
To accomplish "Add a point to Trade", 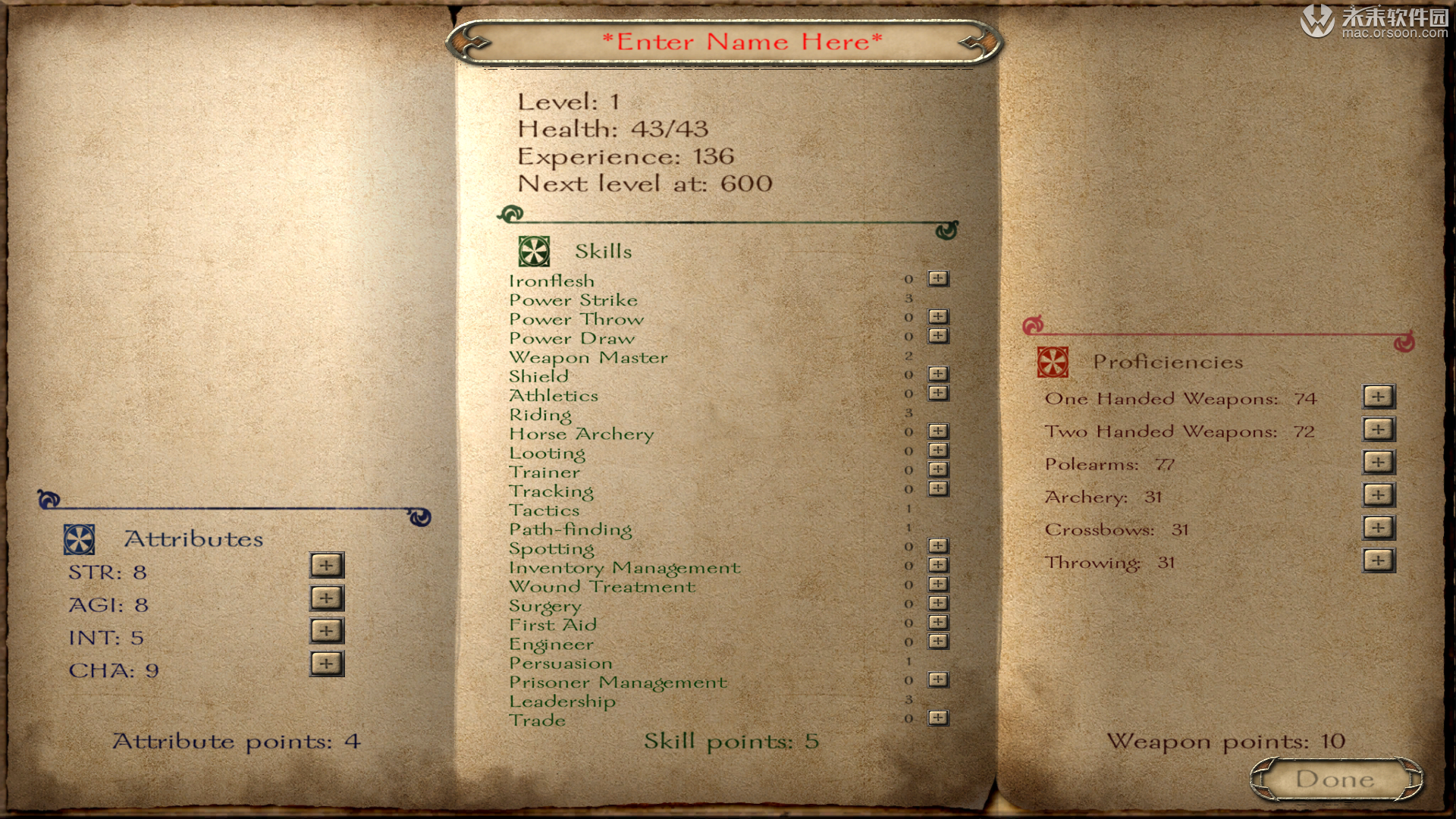I will (x=938, y=717).
